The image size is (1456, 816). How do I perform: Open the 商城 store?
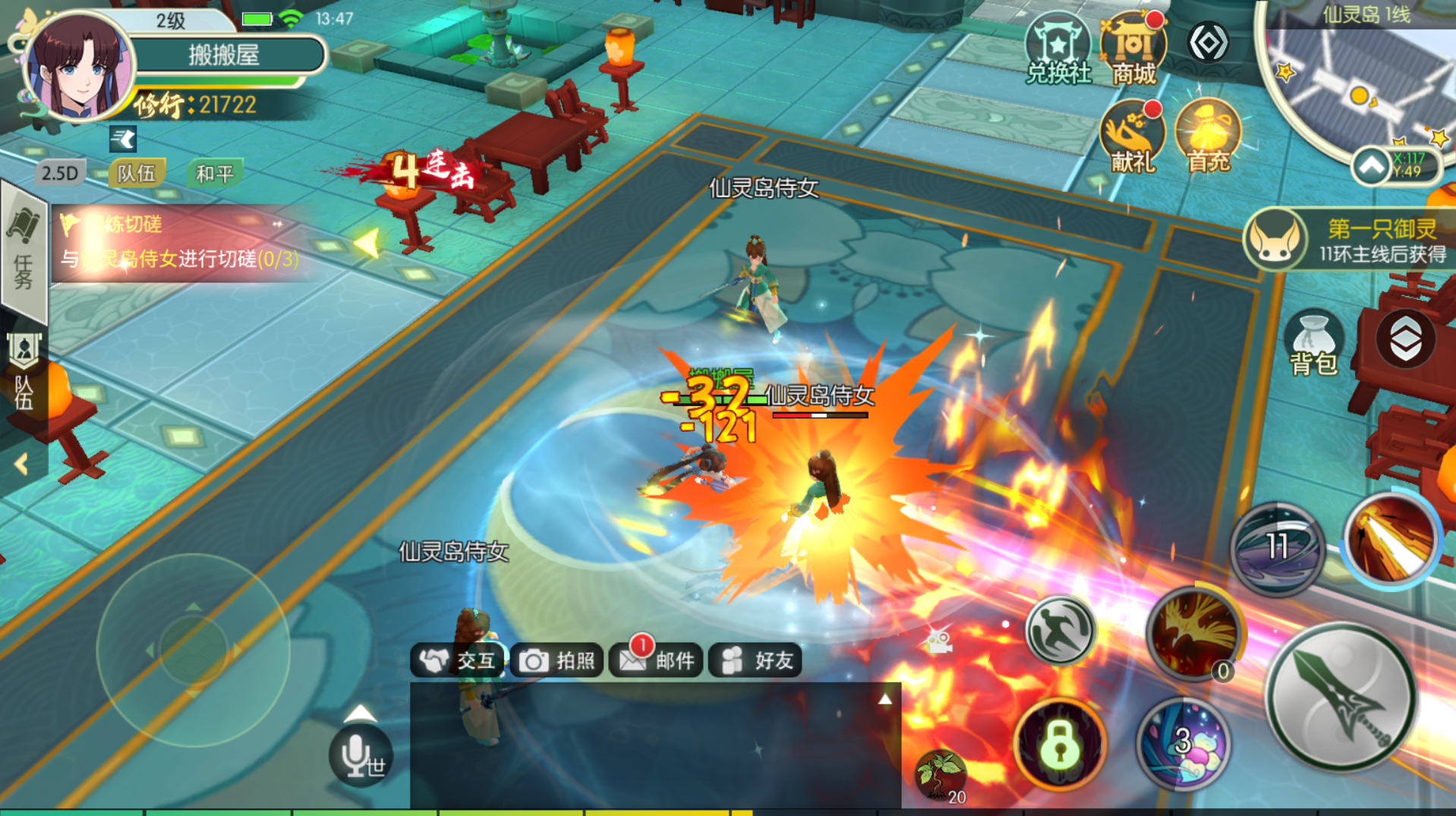(1133, 49)
